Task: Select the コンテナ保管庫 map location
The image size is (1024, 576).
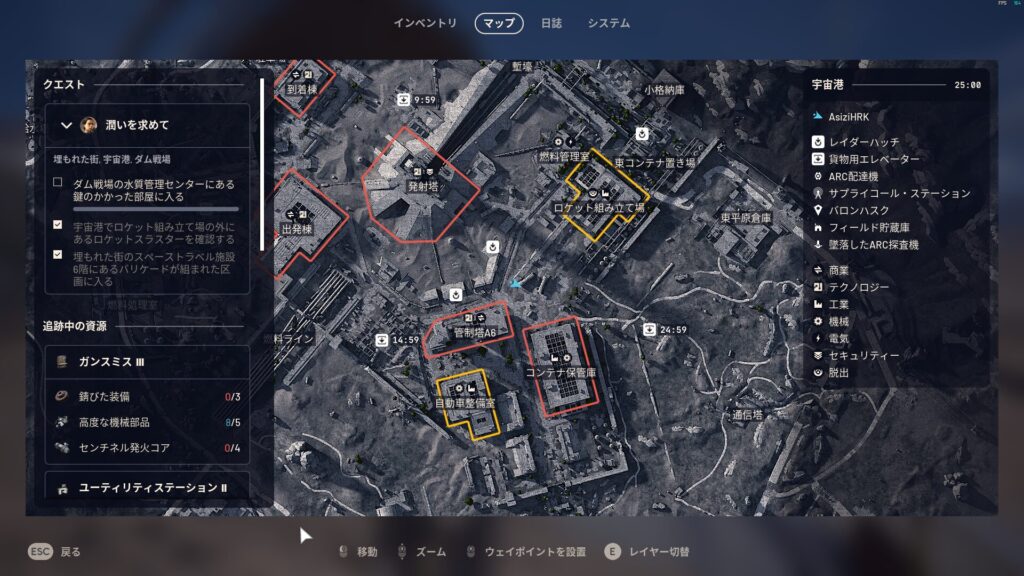Action: tap(560, 371)
